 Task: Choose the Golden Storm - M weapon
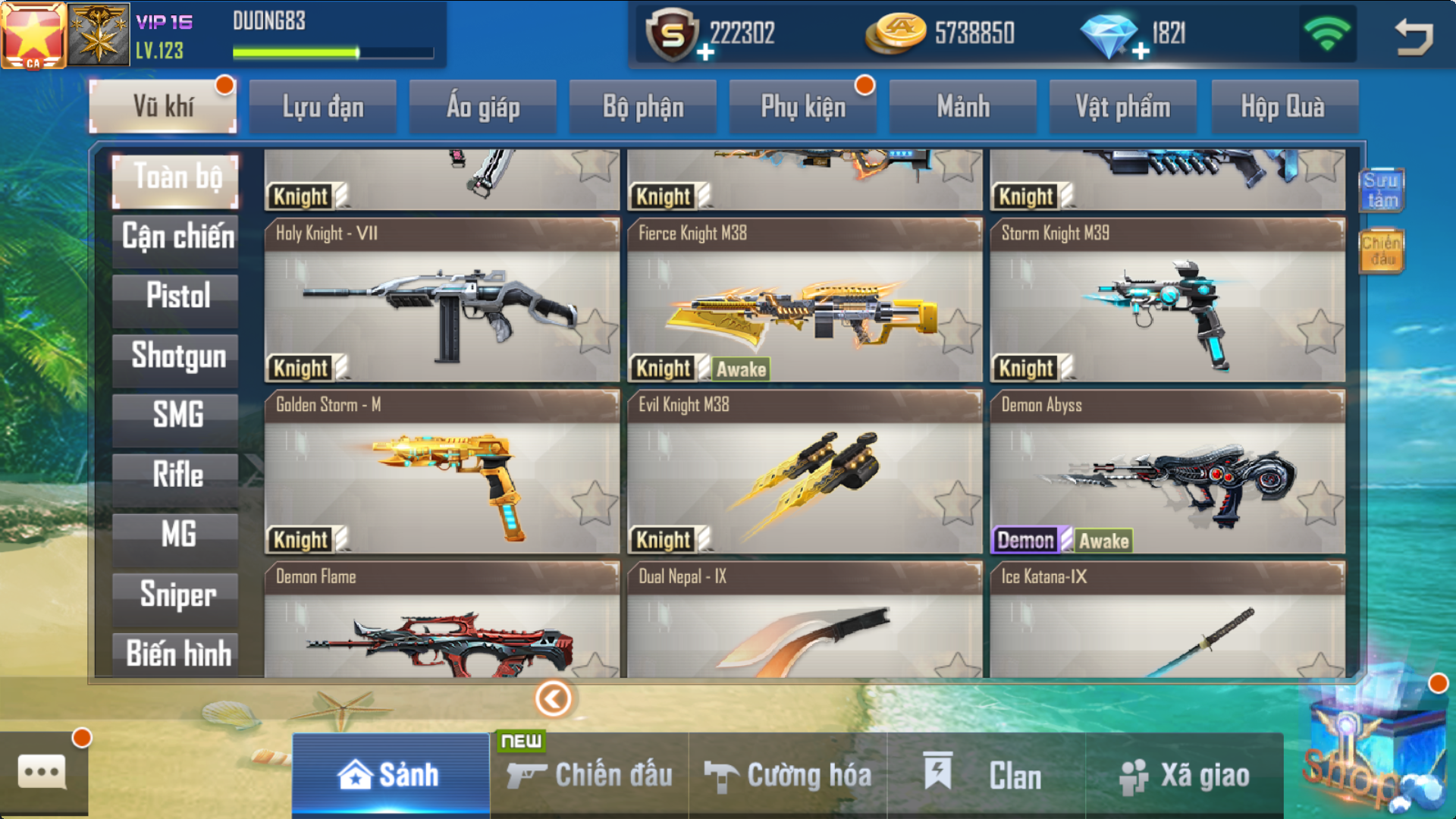[441, 474]
